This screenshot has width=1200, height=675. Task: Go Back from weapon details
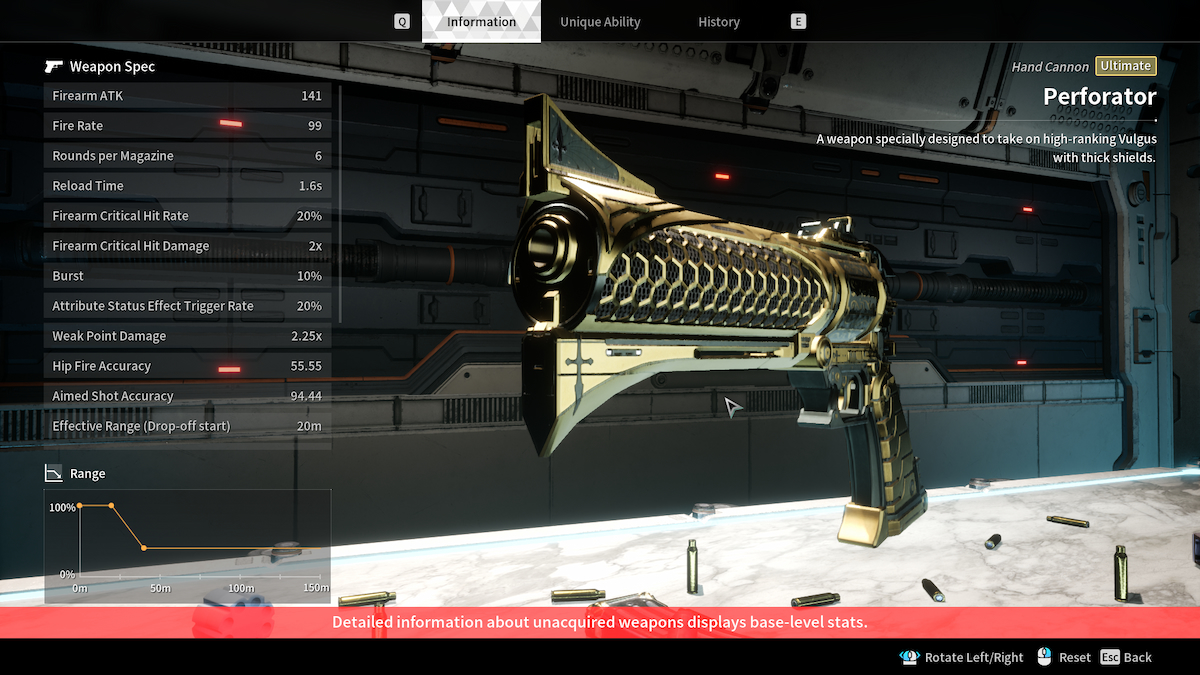[1126, 657]
